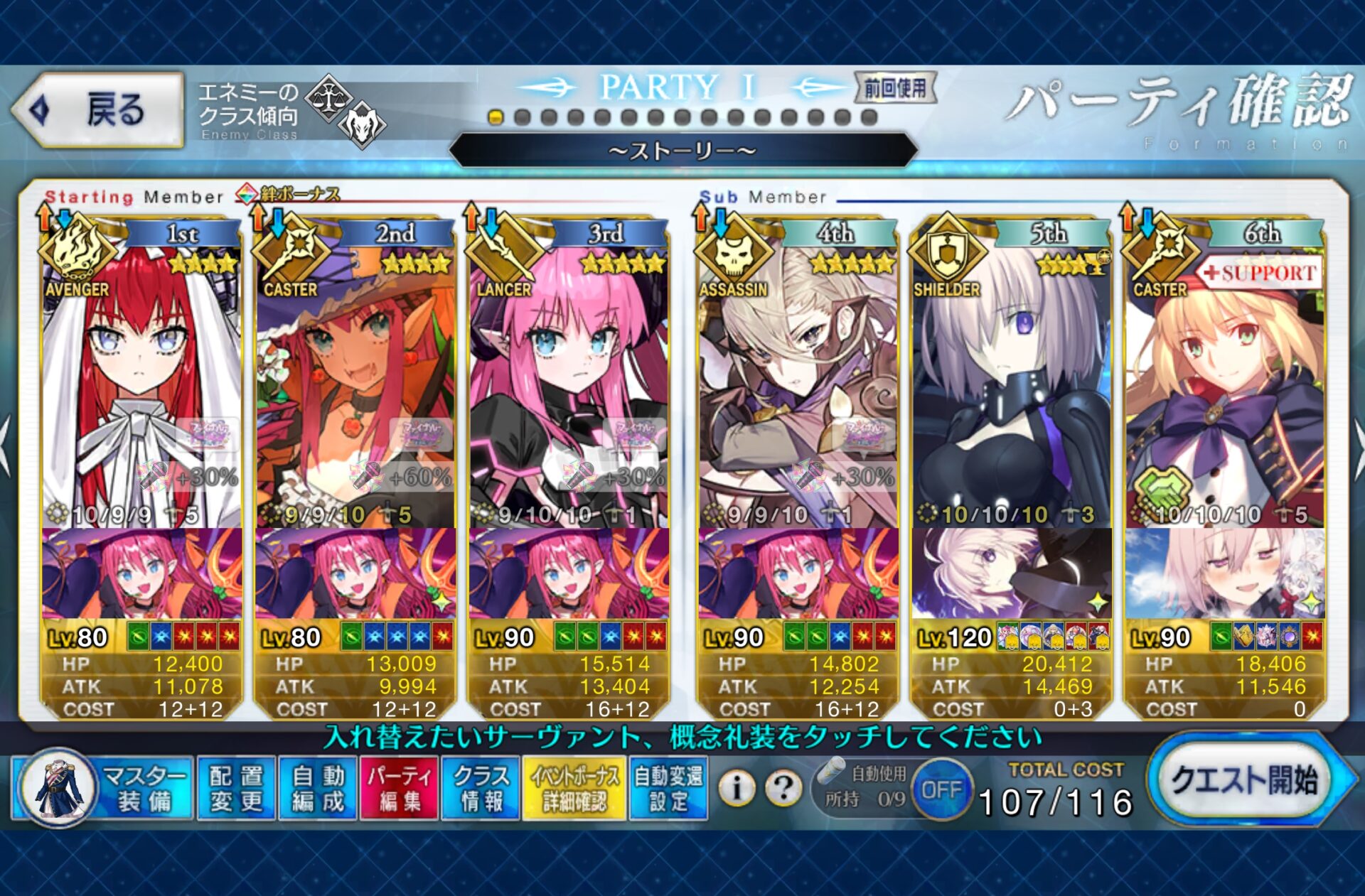
Task: Show クラス情報 class info
Action: coord(481,788)
